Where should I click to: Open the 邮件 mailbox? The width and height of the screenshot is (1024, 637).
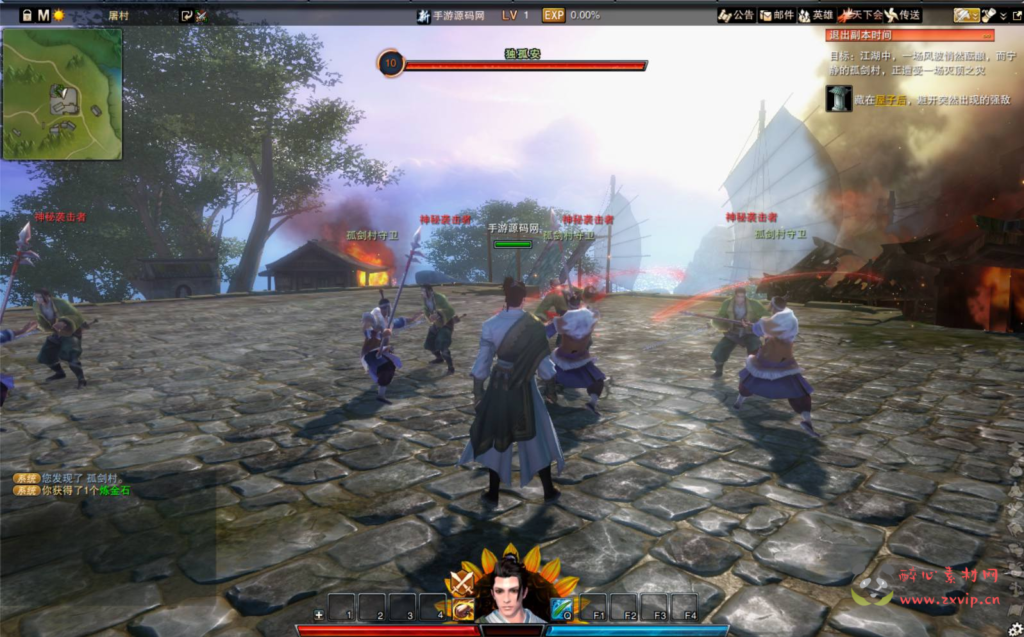(777, 15)
